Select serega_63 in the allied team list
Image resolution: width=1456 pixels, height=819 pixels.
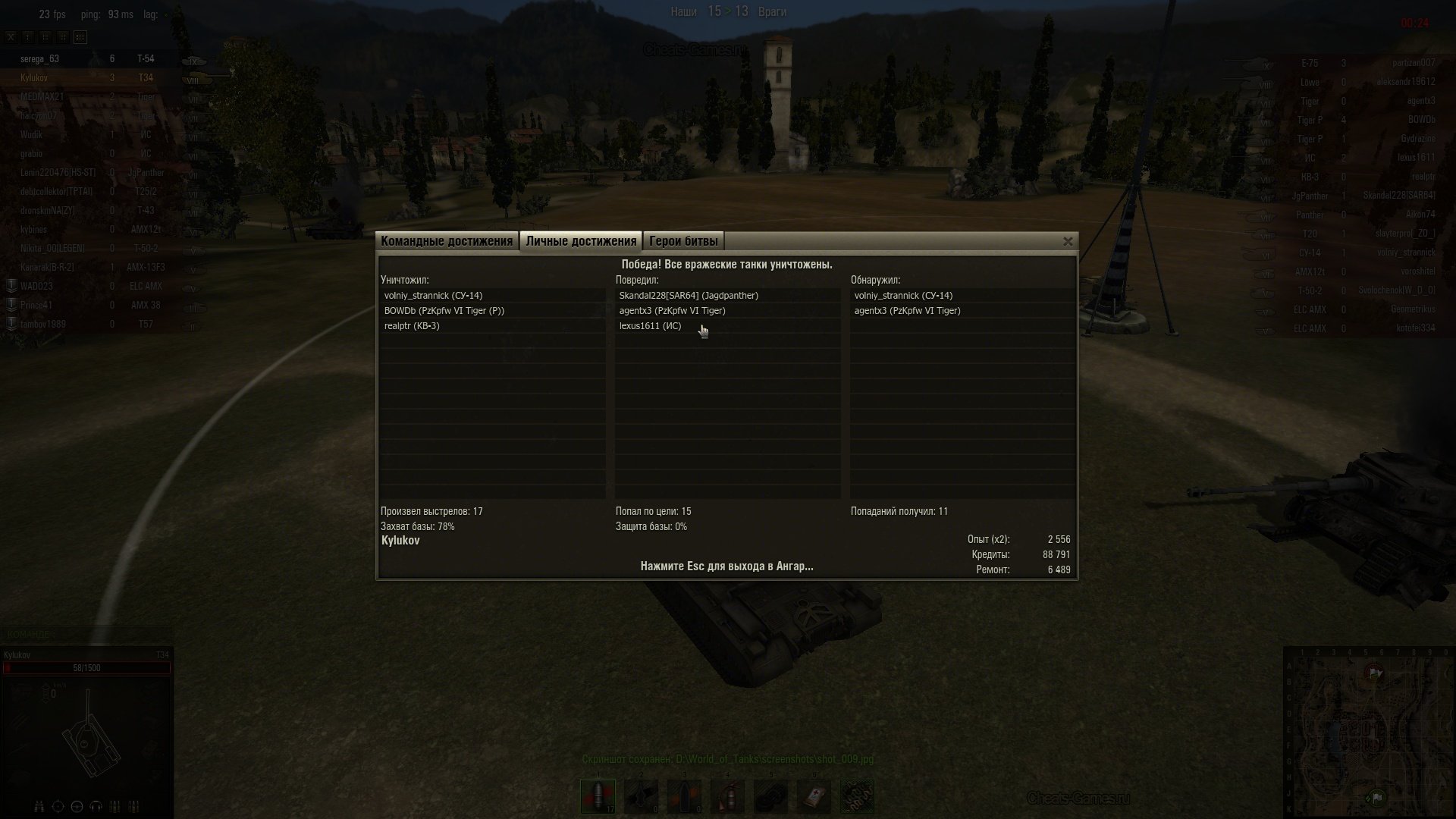pos(39,59)
